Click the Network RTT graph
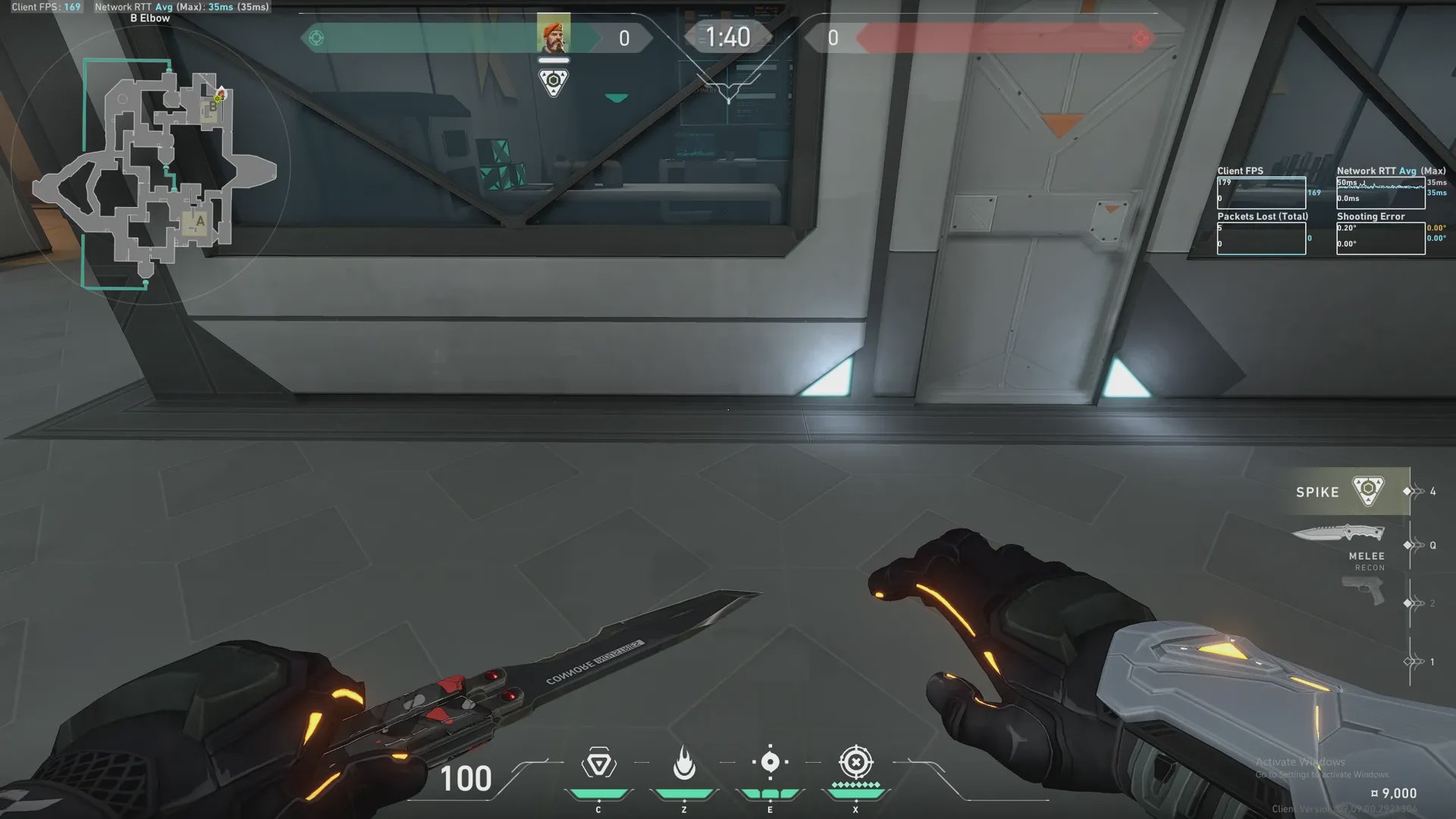 1380,193
